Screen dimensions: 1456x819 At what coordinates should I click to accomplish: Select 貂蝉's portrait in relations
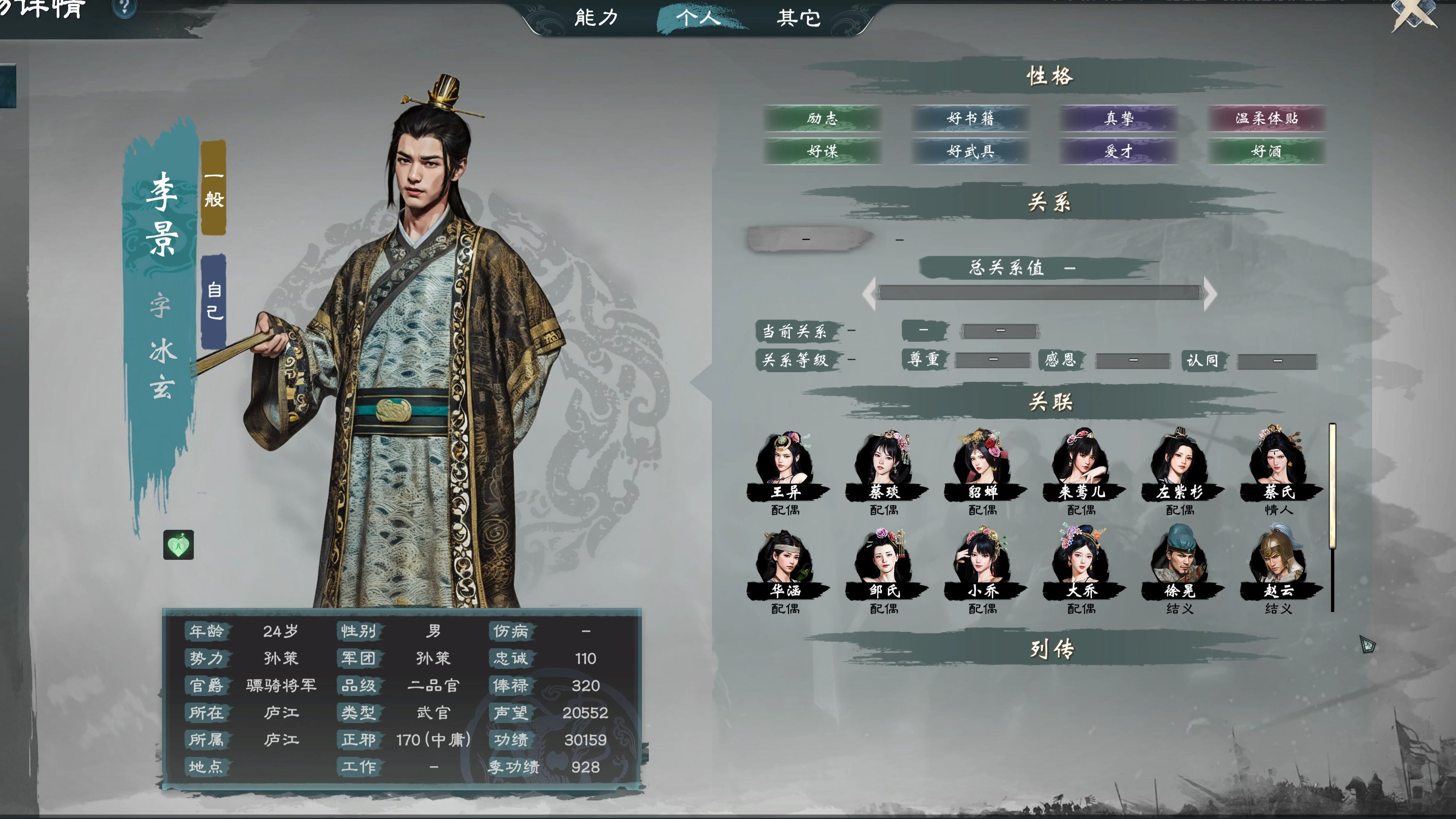point(982,464)
